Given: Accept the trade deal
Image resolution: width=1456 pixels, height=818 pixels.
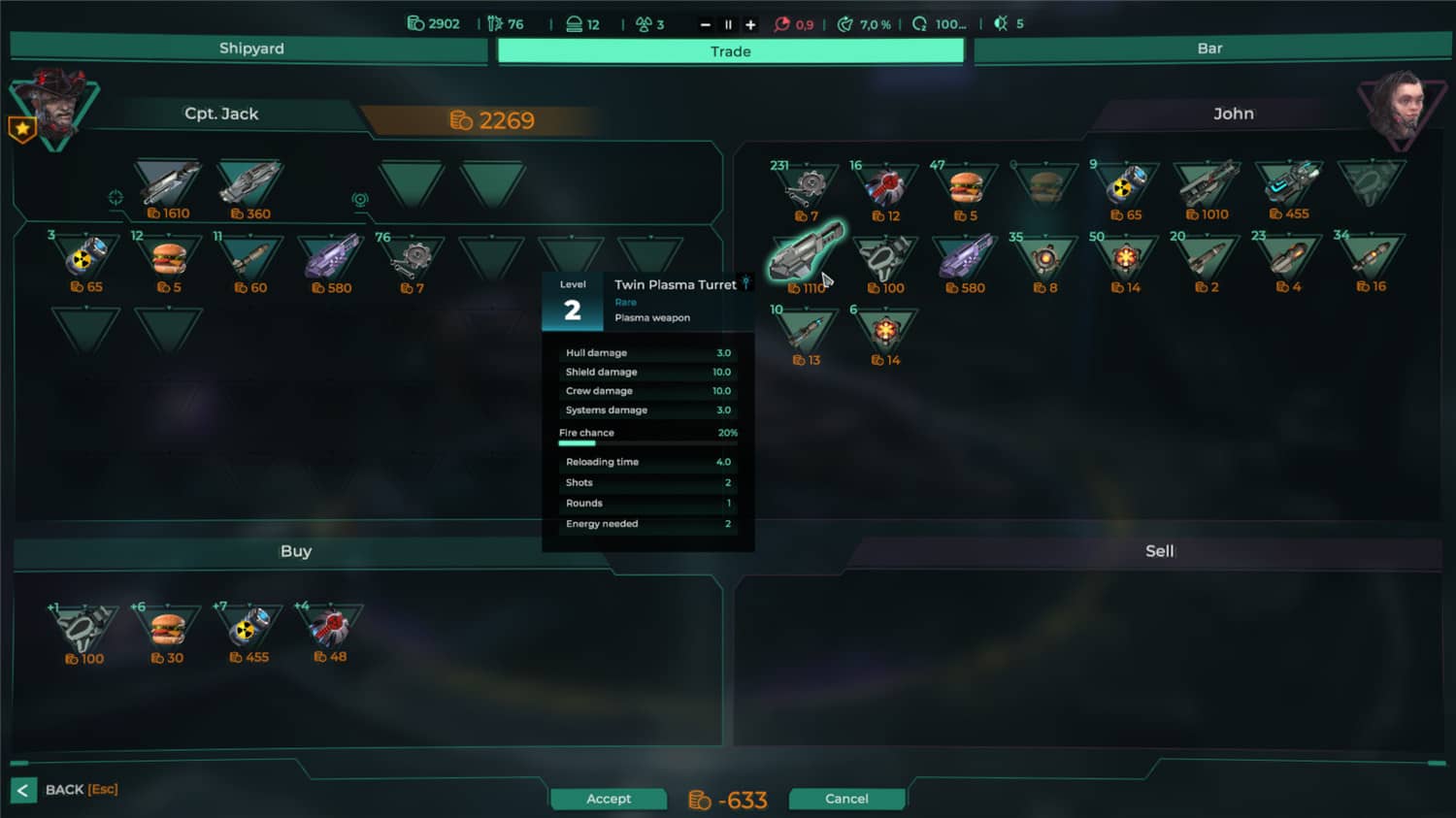Looking at the screenshot, I should click(609, 798).
